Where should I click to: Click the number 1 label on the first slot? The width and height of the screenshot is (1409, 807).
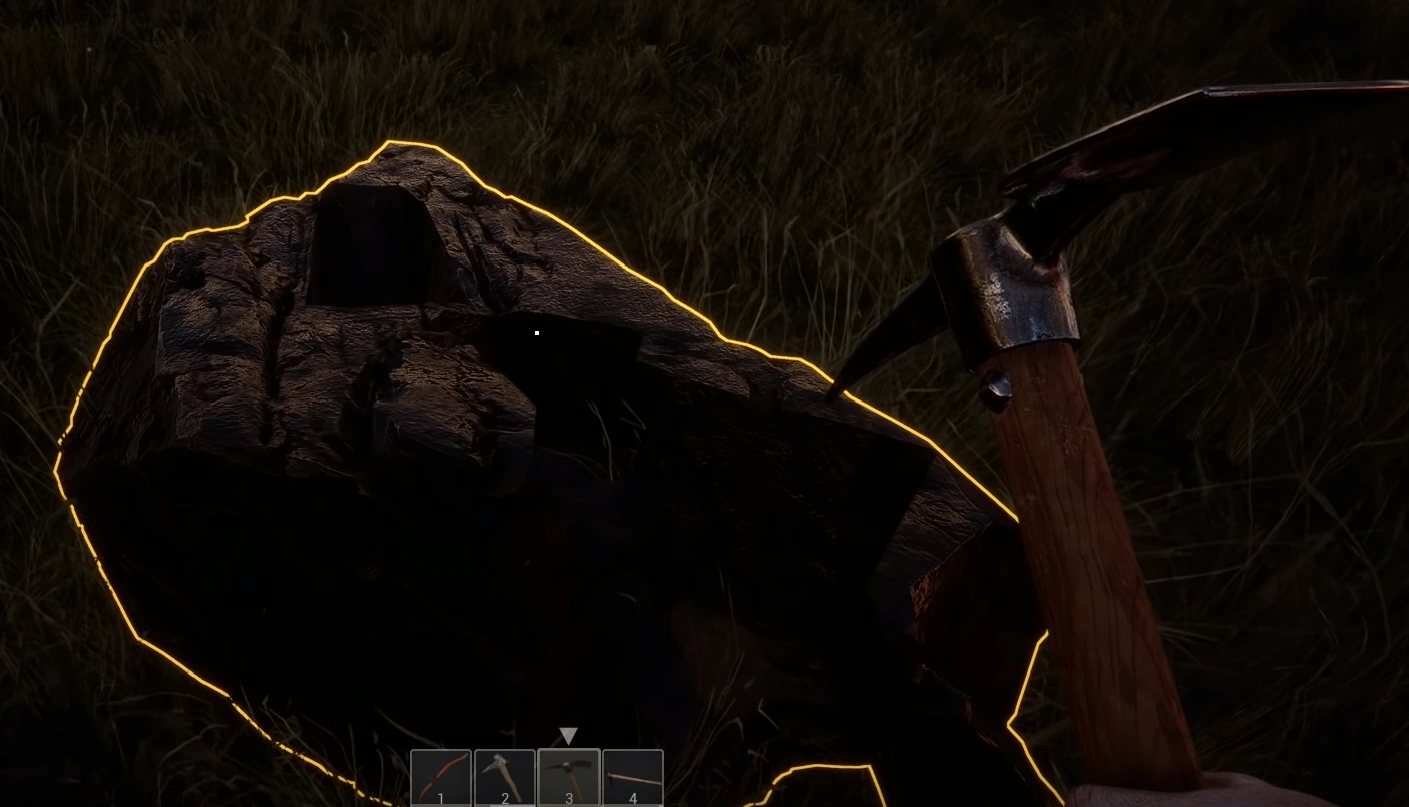(x=440, y=797)
